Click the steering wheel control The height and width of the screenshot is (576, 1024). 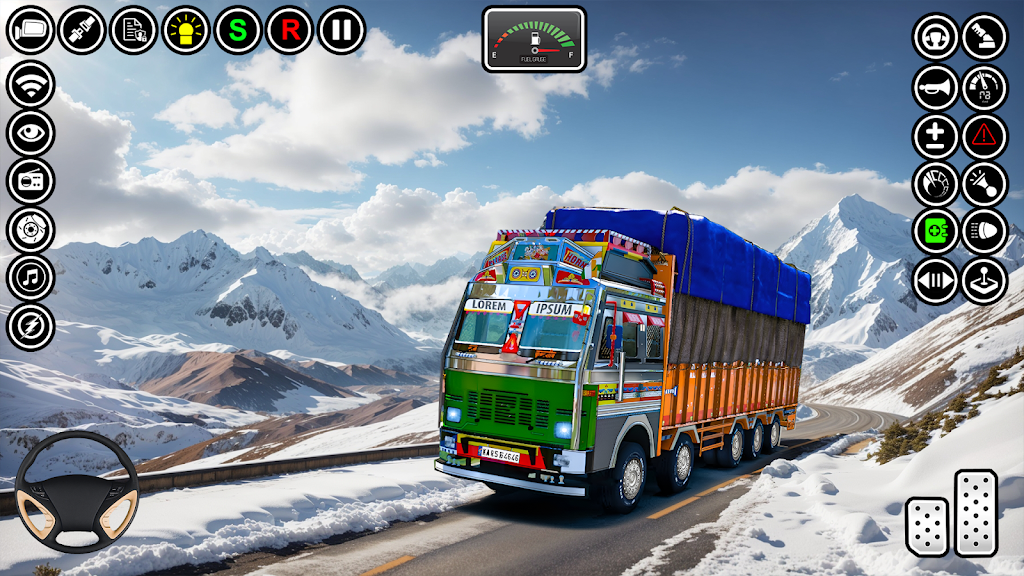coord(77,491)
